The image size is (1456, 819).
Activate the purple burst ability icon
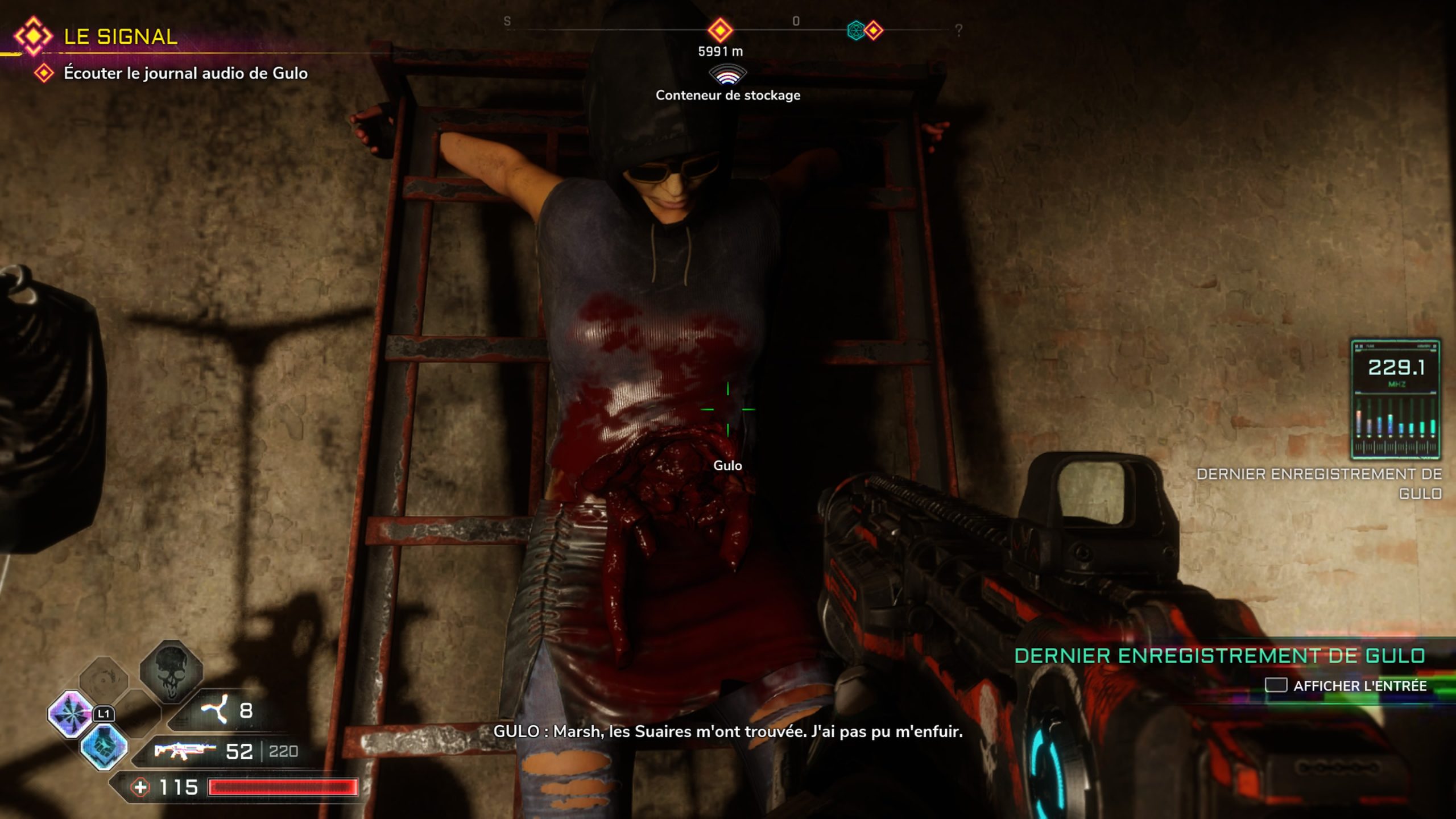pos(71,714)
